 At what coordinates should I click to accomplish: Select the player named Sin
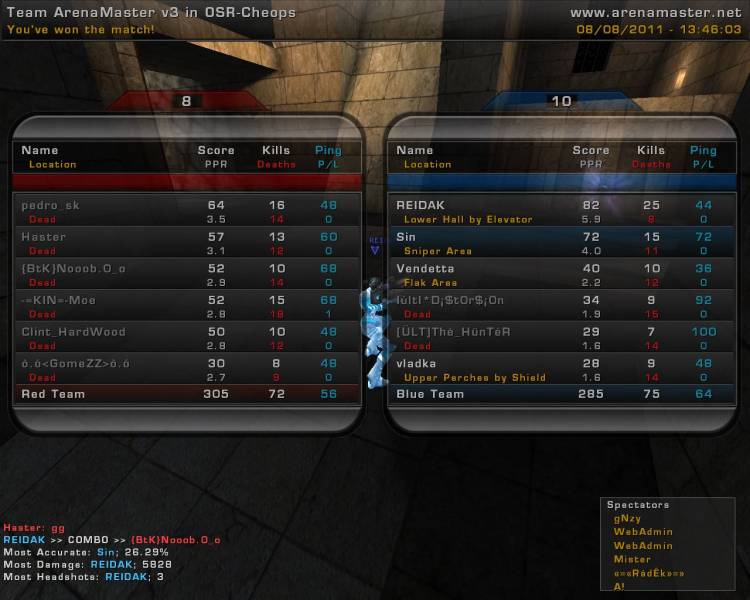(x=560, y=243)
